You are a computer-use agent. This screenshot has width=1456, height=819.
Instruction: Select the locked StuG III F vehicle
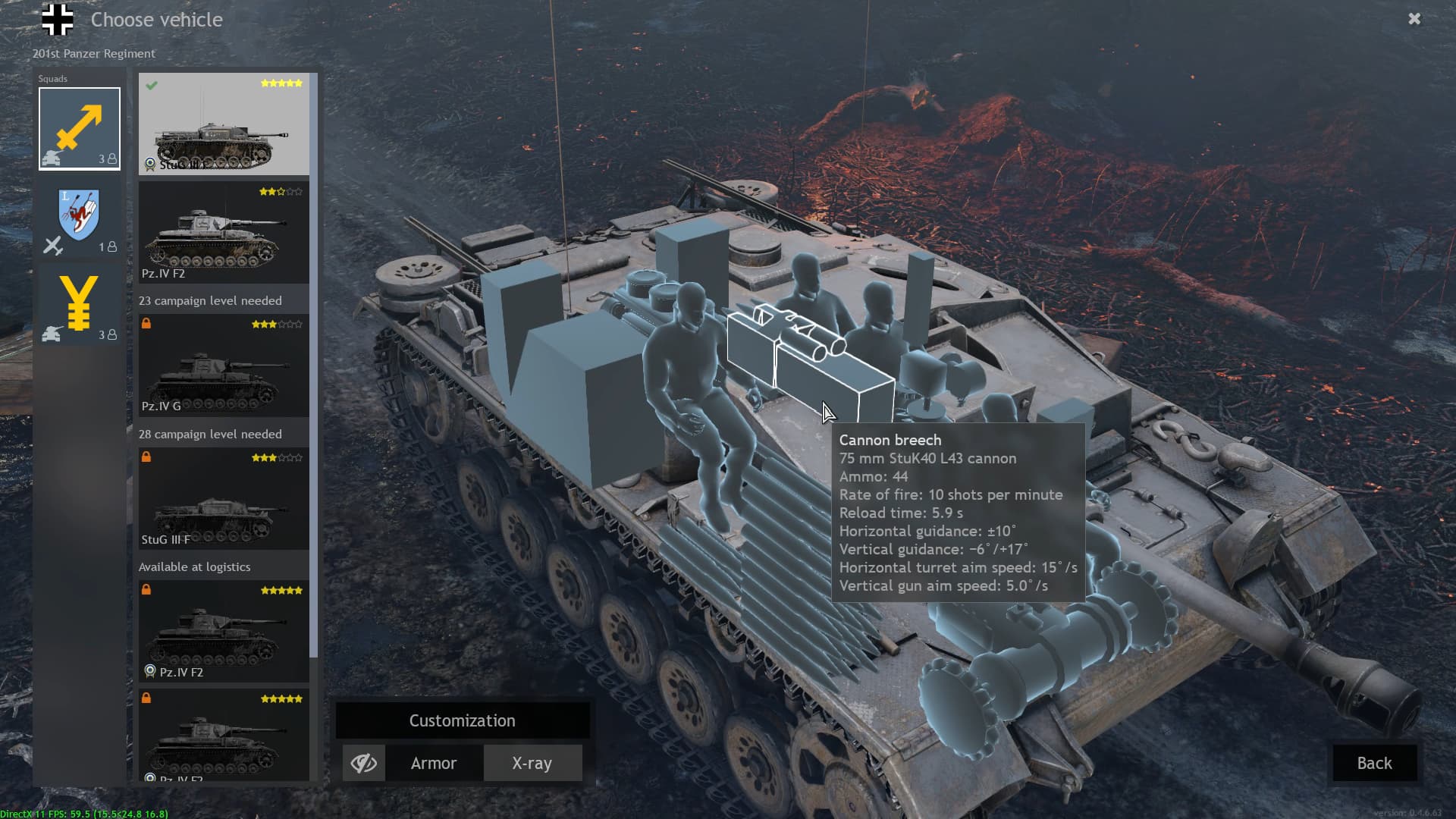[224, 499]
